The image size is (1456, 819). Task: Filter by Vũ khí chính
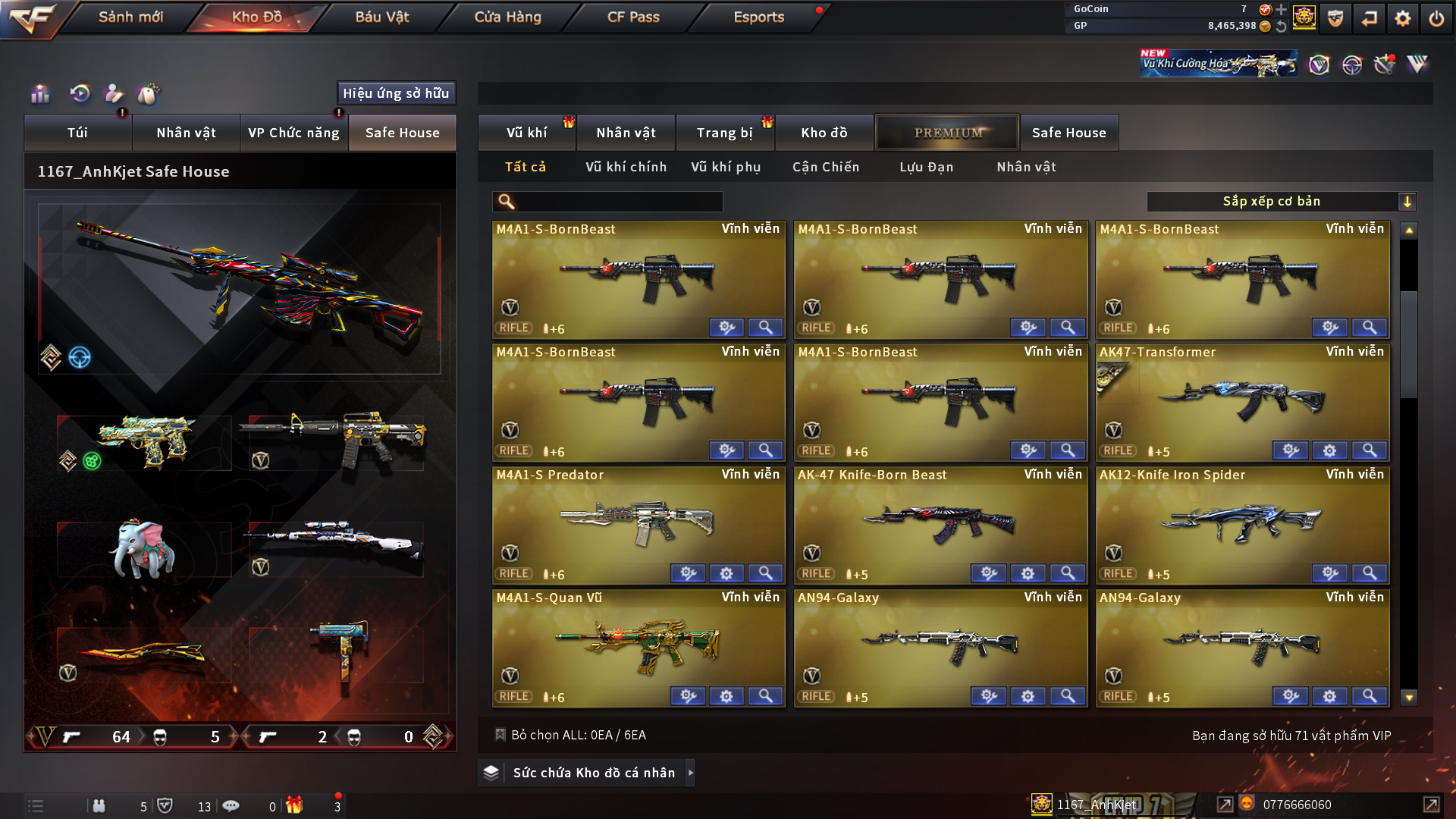click(626, 167)
